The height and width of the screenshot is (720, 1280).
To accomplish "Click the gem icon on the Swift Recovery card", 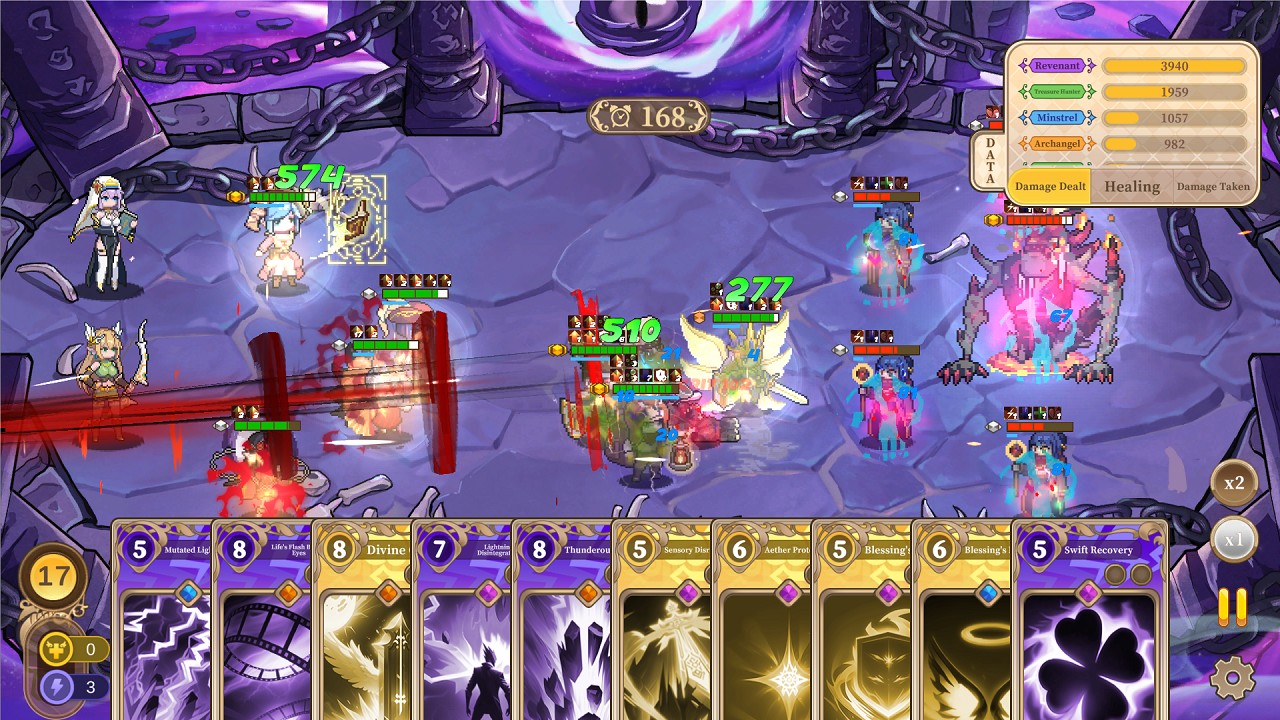I will pos(1088,593).
